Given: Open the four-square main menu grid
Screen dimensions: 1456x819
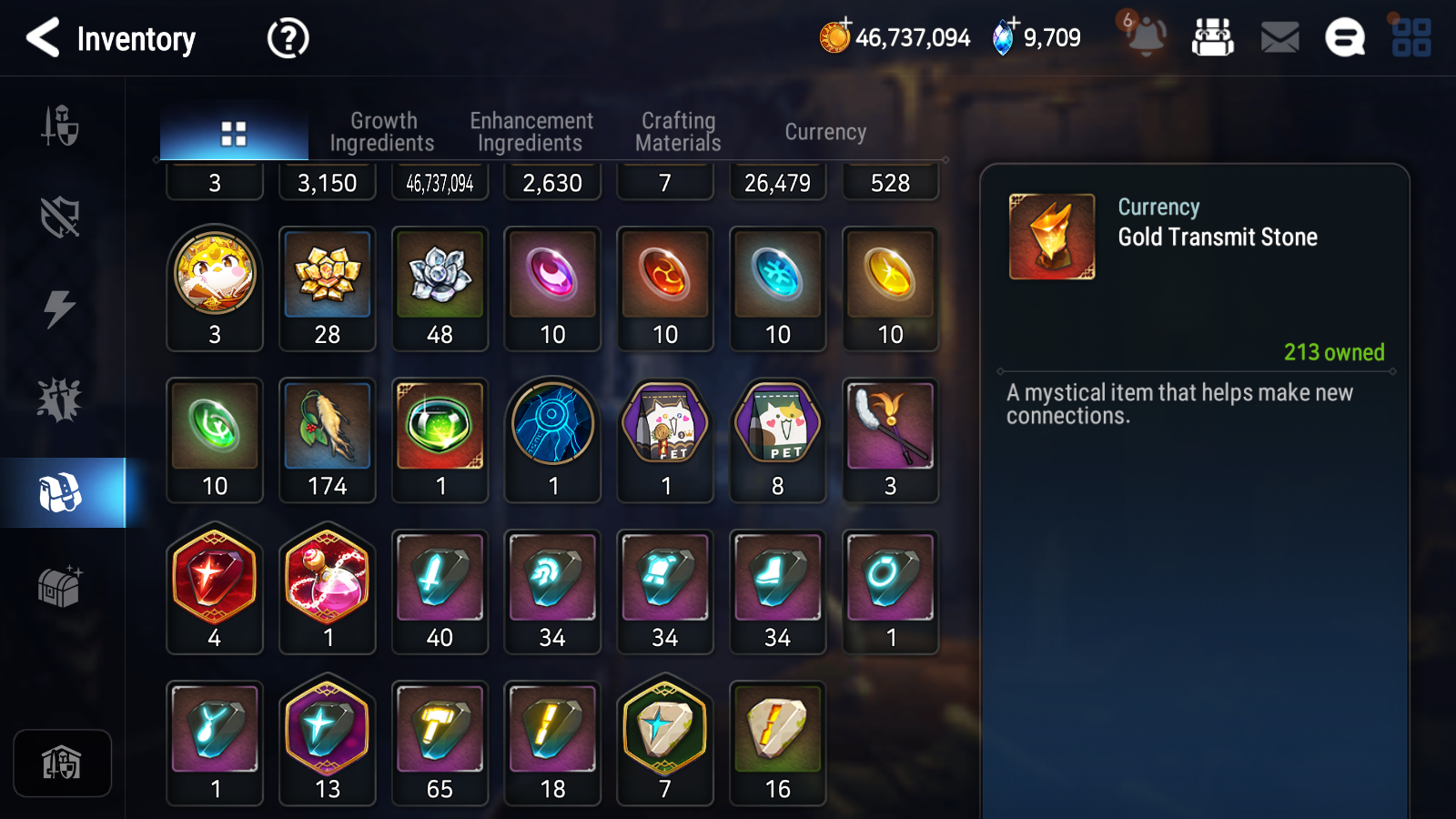Looking at the screenshot, I should [x=1411, y=38].
